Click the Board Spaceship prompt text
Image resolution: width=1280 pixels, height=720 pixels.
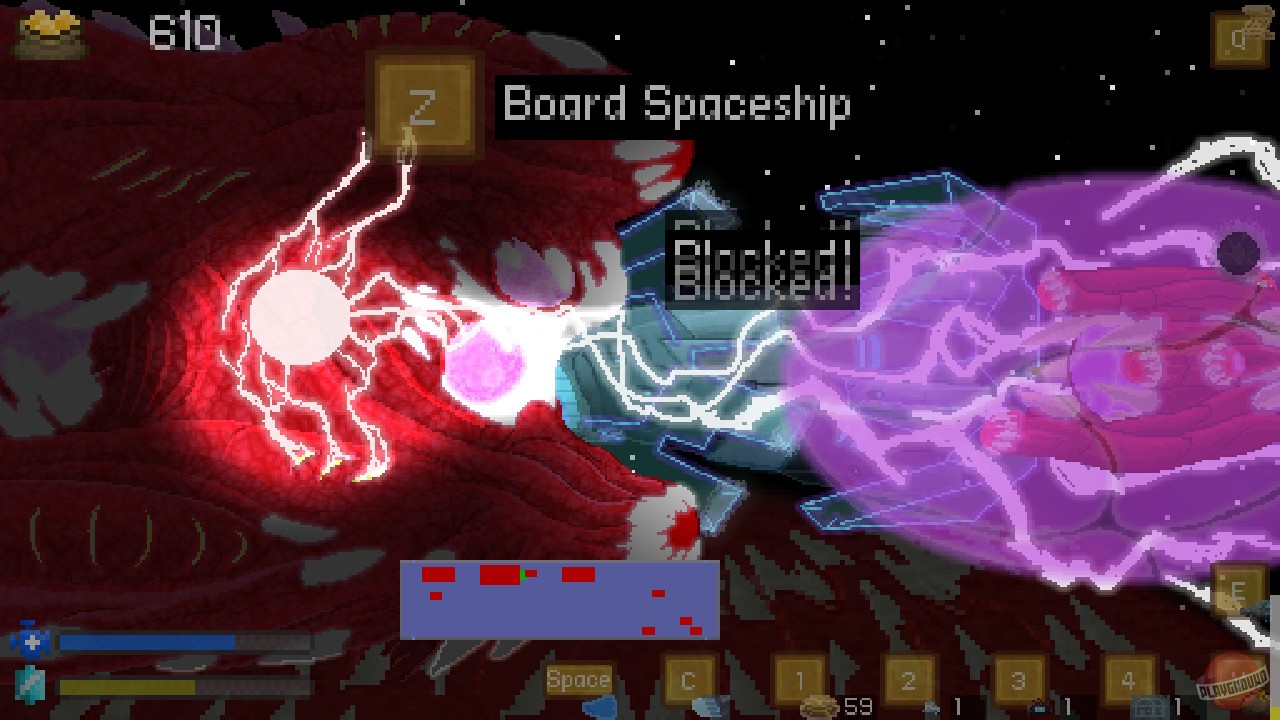[x=676, y=105]
